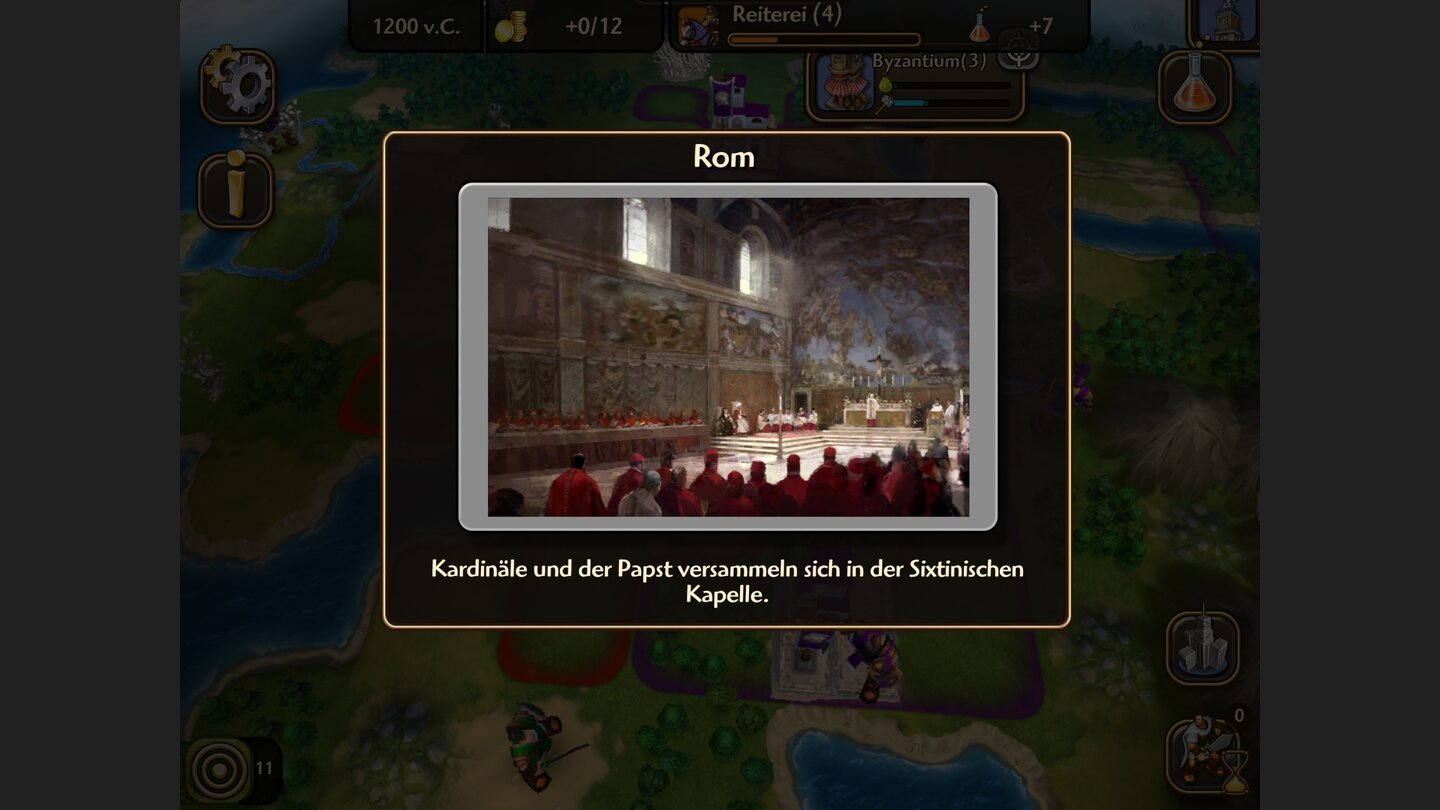The height and width of the screenshot is (810, 1440).
Task: Click the 1200 v.C. date display
Action: pos(417,26)
